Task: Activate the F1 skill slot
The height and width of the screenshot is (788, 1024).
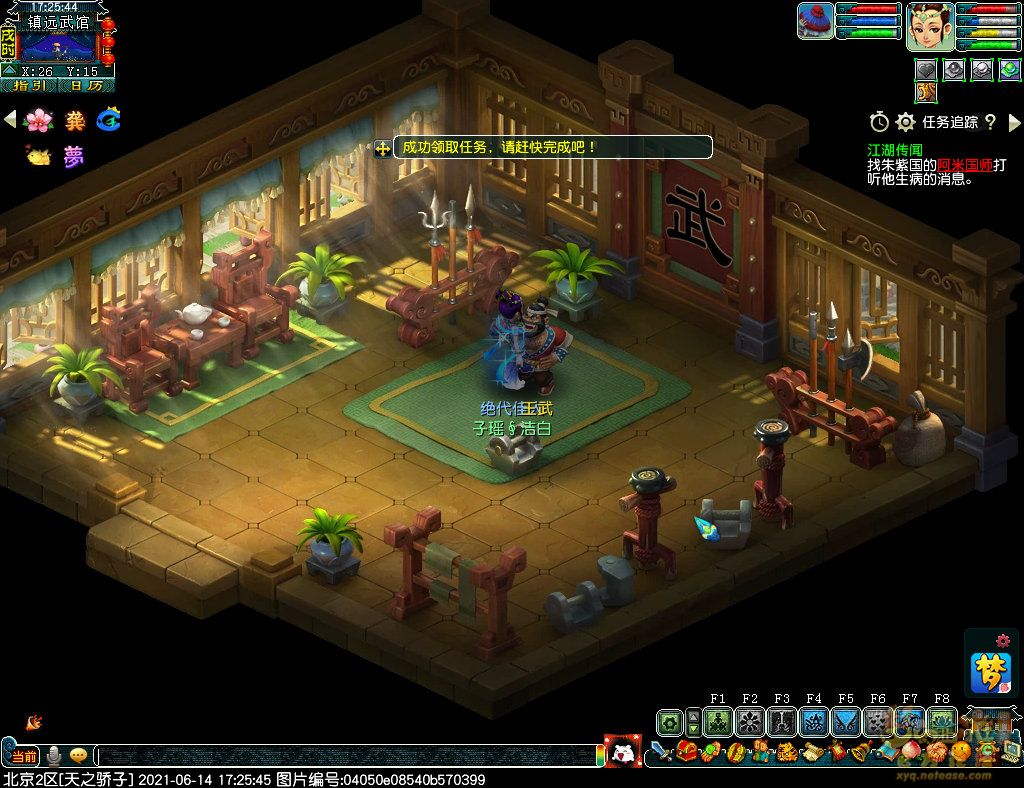Action: point(717,722)
